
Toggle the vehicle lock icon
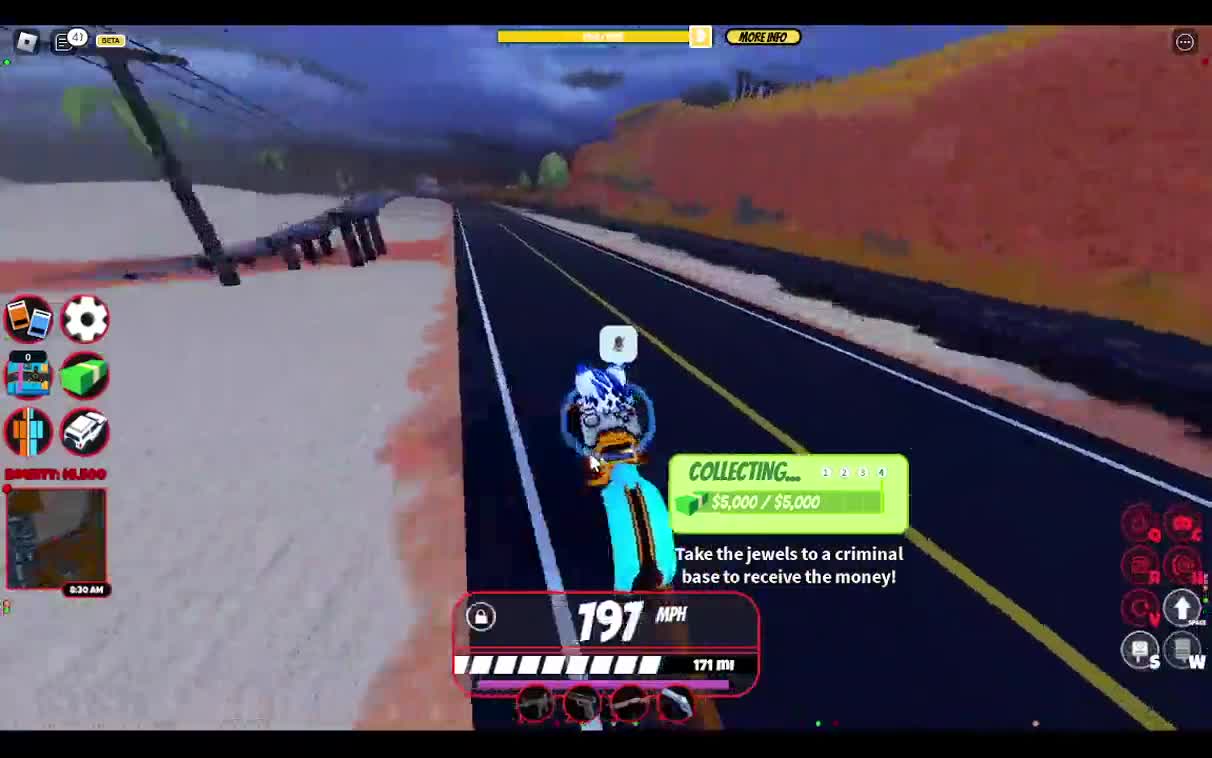click(481, 616)
